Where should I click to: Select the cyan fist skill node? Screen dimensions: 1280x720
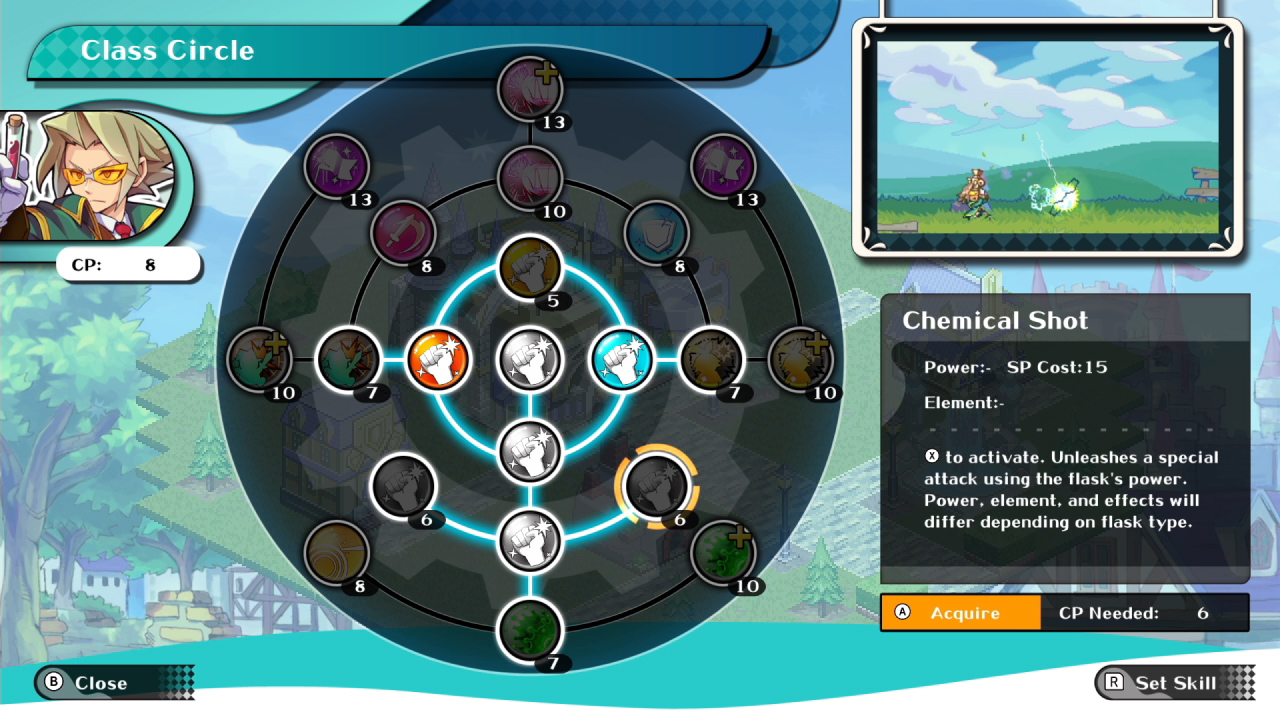pyautogui.click(x=622, y=360)
